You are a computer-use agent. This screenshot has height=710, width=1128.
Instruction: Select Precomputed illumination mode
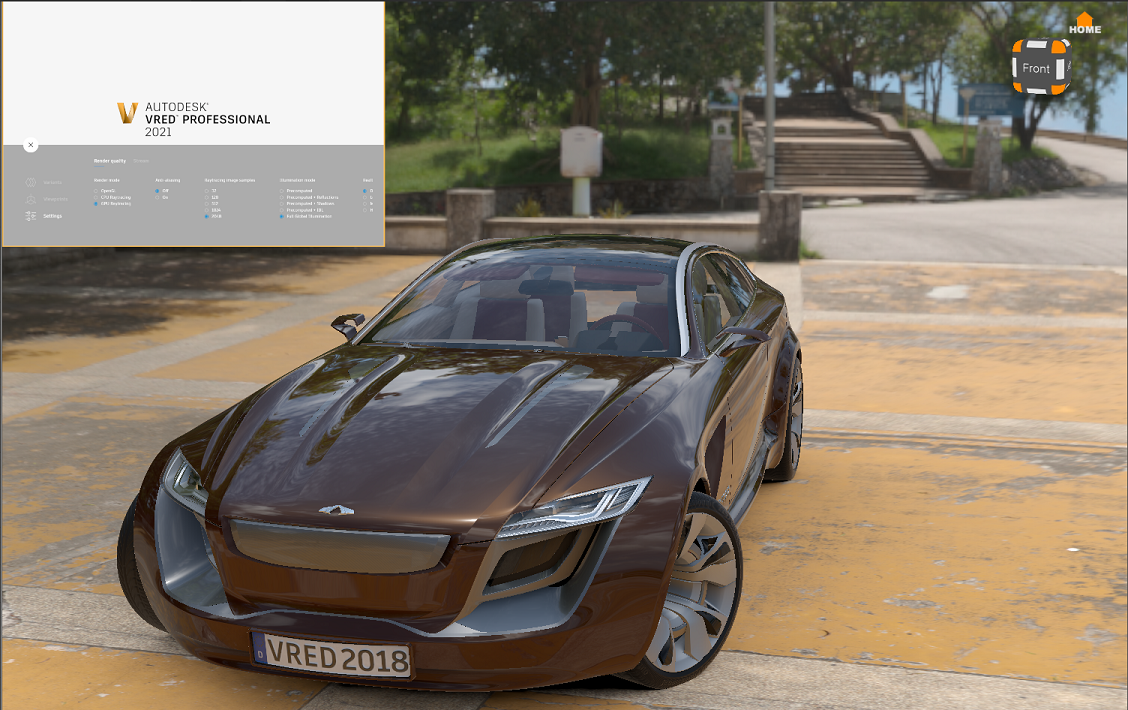pos(282,191)
